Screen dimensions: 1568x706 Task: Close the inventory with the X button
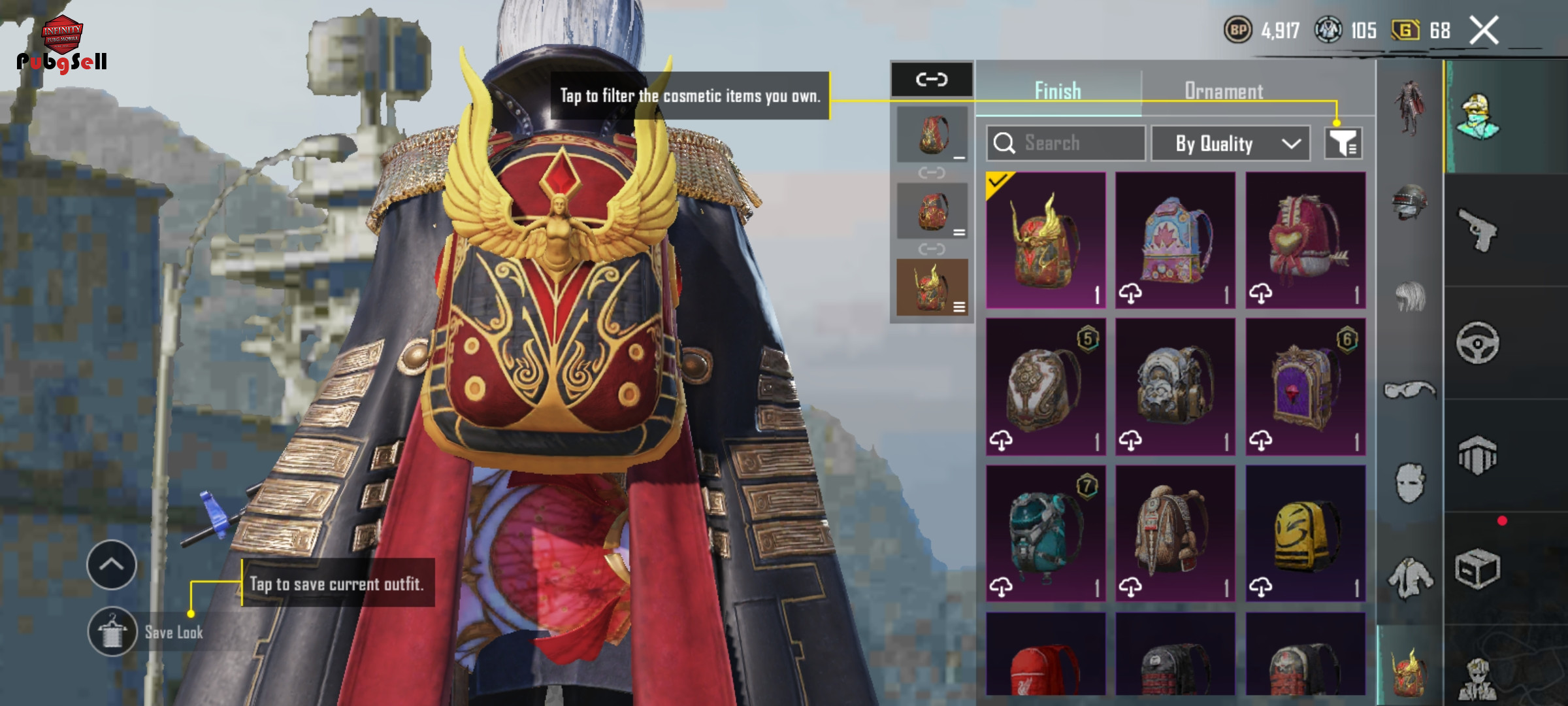(x=1484, y=31)
